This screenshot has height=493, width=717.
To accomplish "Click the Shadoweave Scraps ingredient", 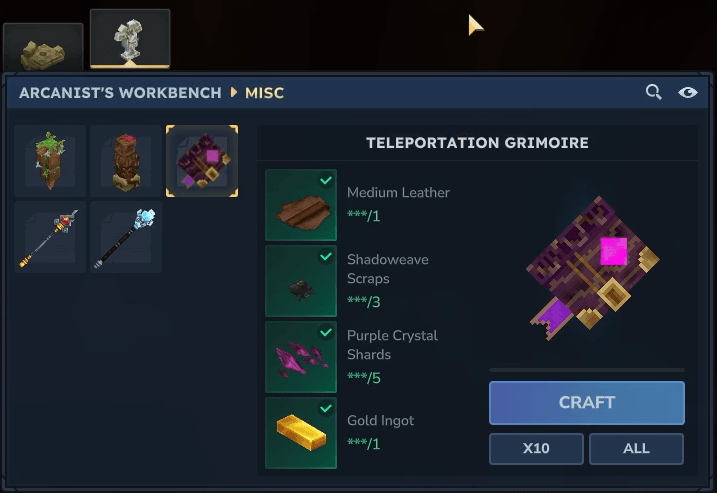I will tap(301, 281).
